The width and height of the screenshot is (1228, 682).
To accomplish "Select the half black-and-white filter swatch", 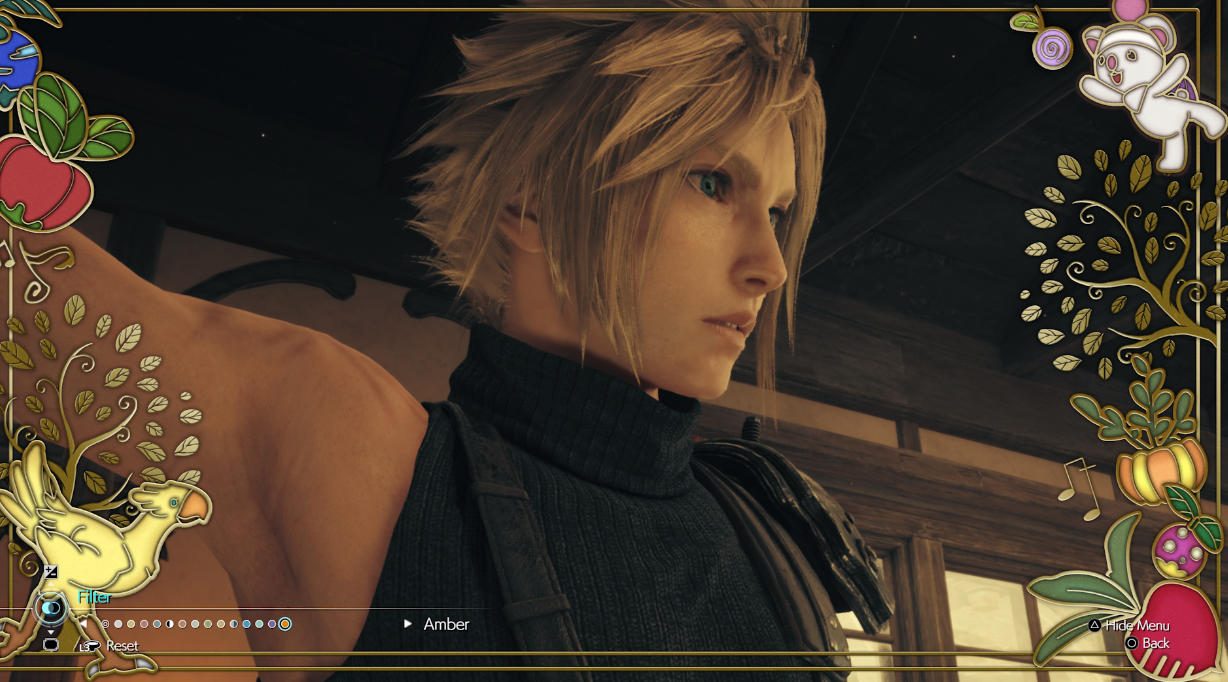I will tap(169, 624).
